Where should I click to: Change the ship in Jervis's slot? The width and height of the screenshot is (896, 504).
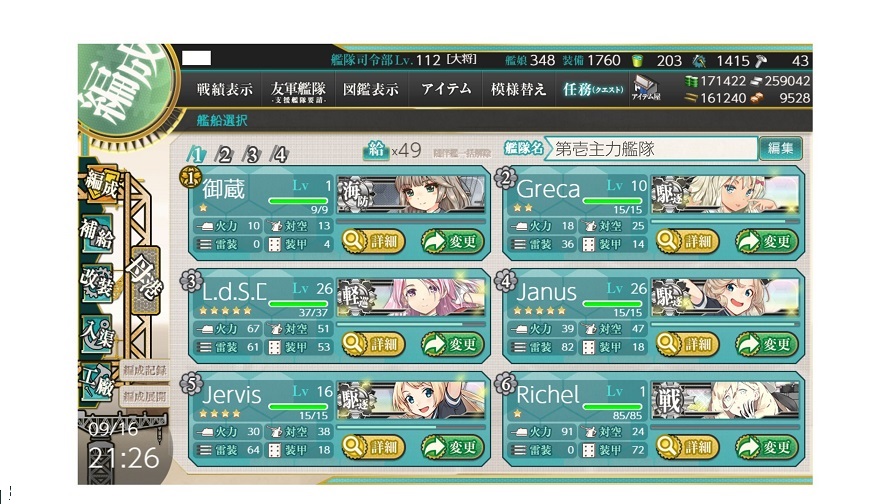[x=452, y=447]
